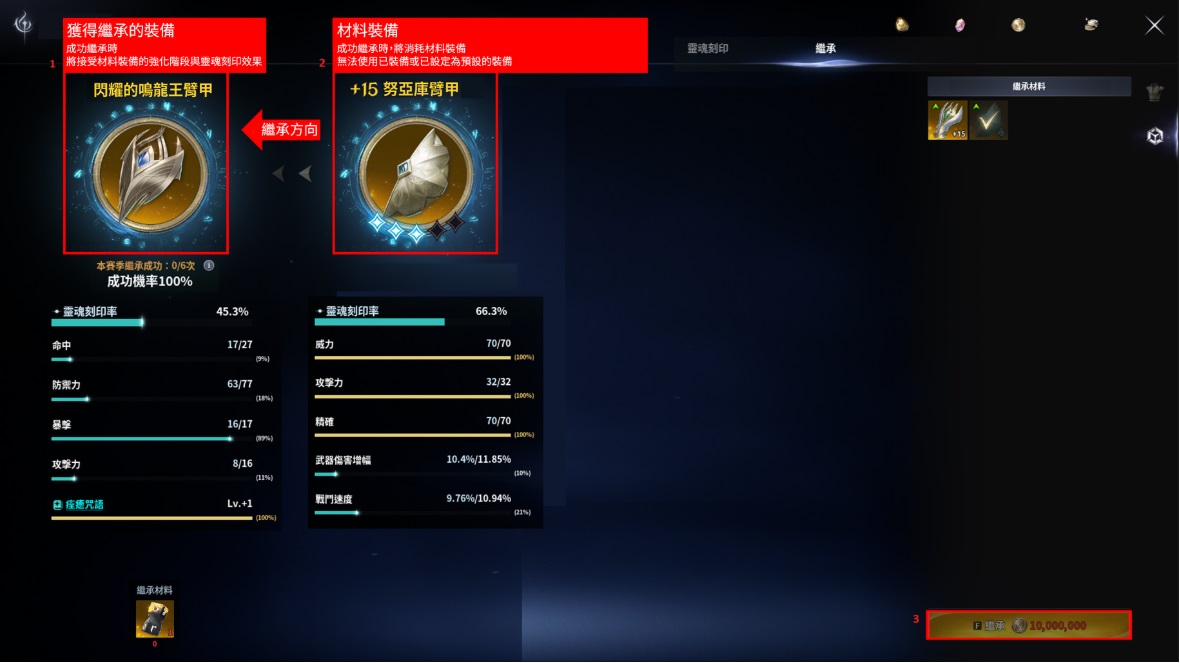The width and height of the screenshot is (1180, 663).
Task: Select the 繼承 tab
Action: click(x=825, y=48)
